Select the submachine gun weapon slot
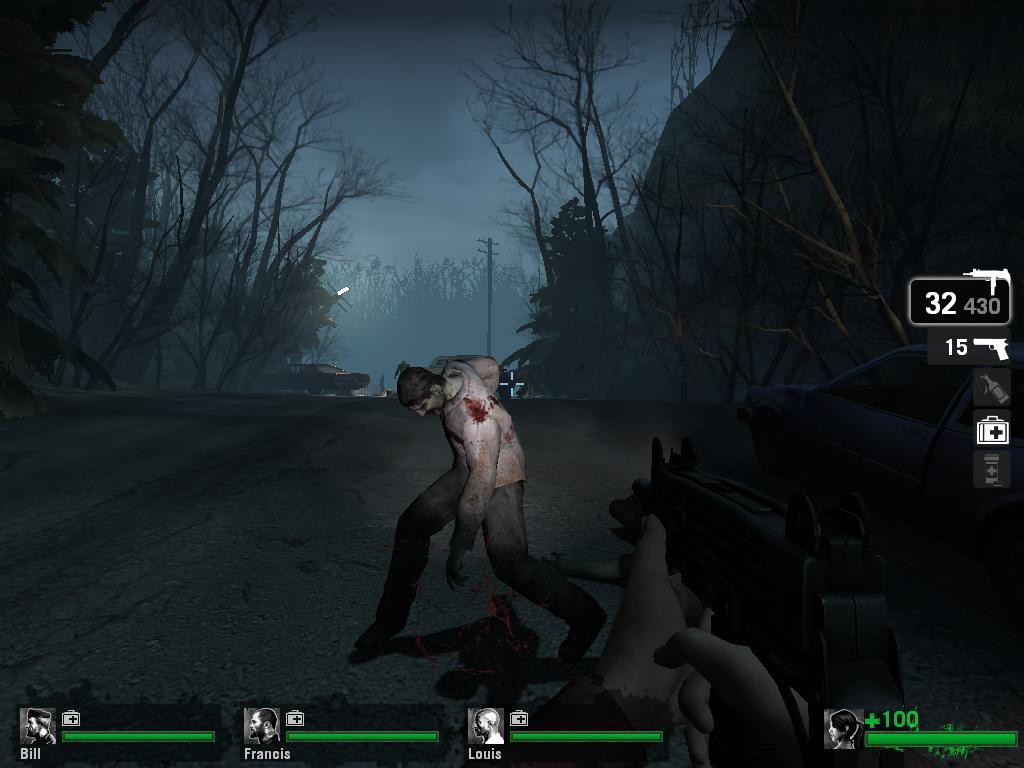This screenshot has height=768, width=1024. 959,299
